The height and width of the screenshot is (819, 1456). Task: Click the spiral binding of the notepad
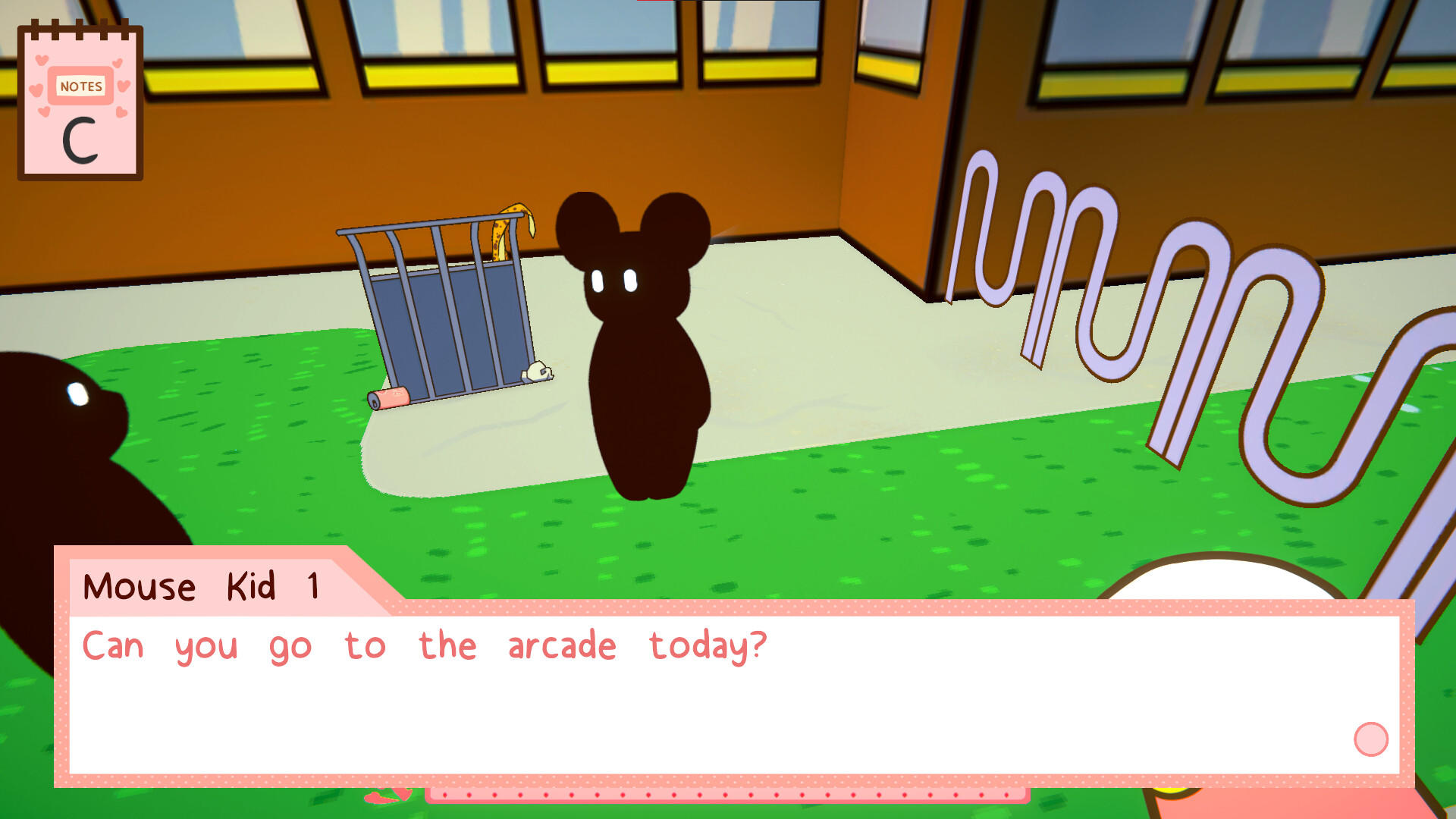(x=80, y=28)
